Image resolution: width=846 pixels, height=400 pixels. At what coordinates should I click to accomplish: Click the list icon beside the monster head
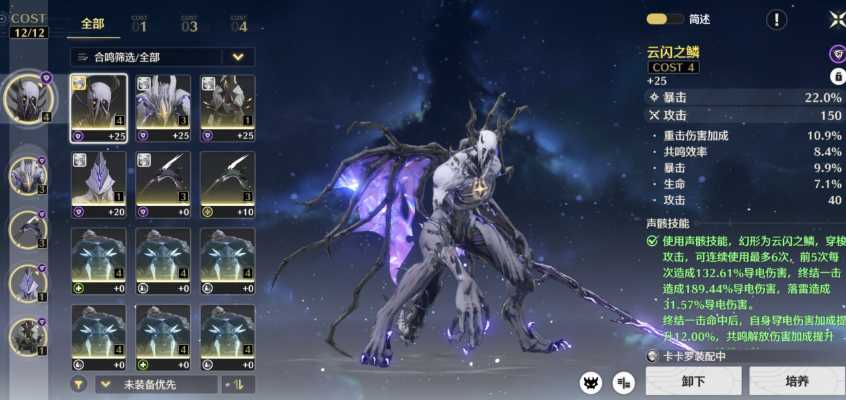[622, 381]
